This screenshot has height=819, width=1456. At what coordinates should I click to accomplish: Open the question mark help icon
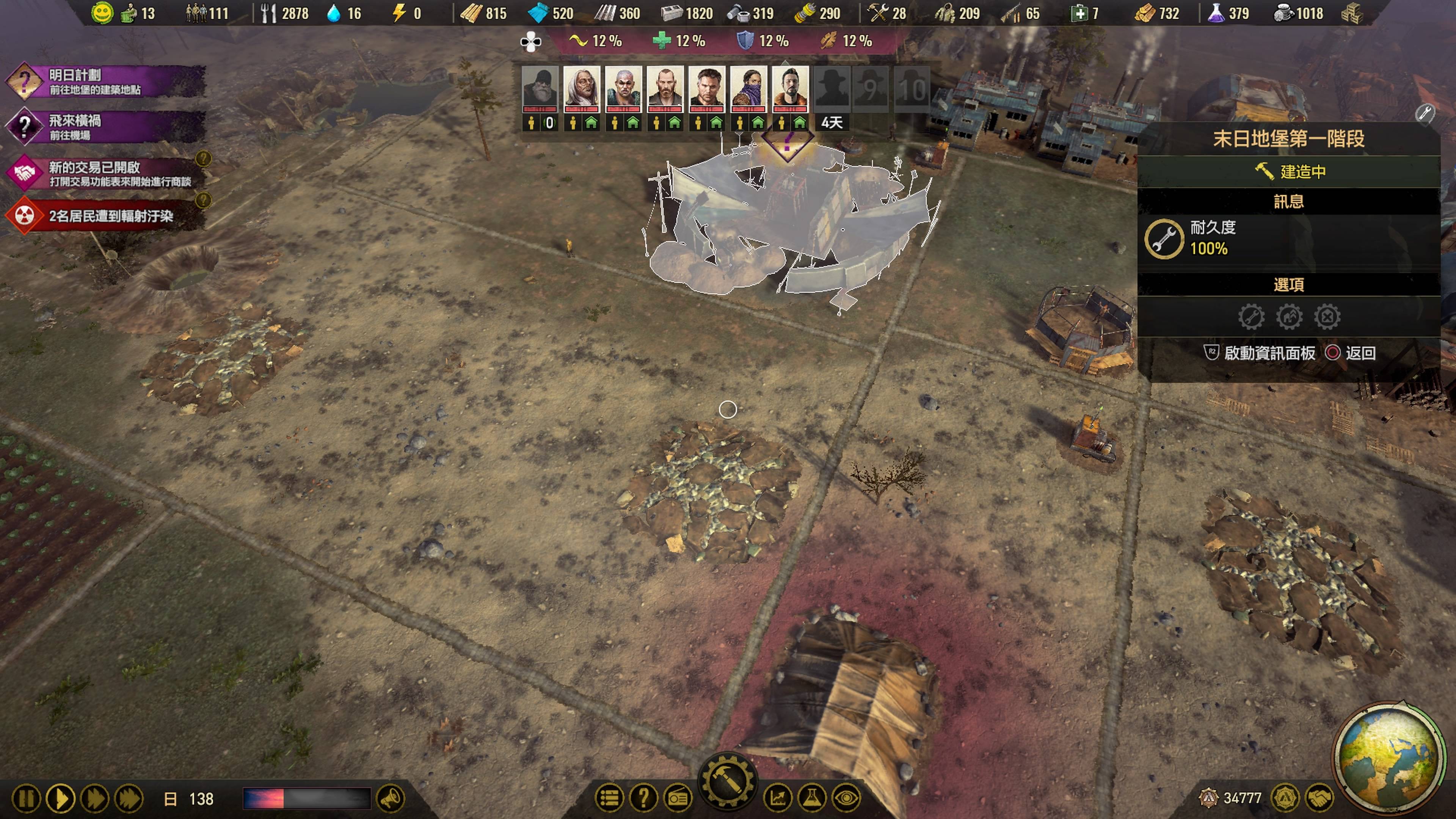coord(643,798)
